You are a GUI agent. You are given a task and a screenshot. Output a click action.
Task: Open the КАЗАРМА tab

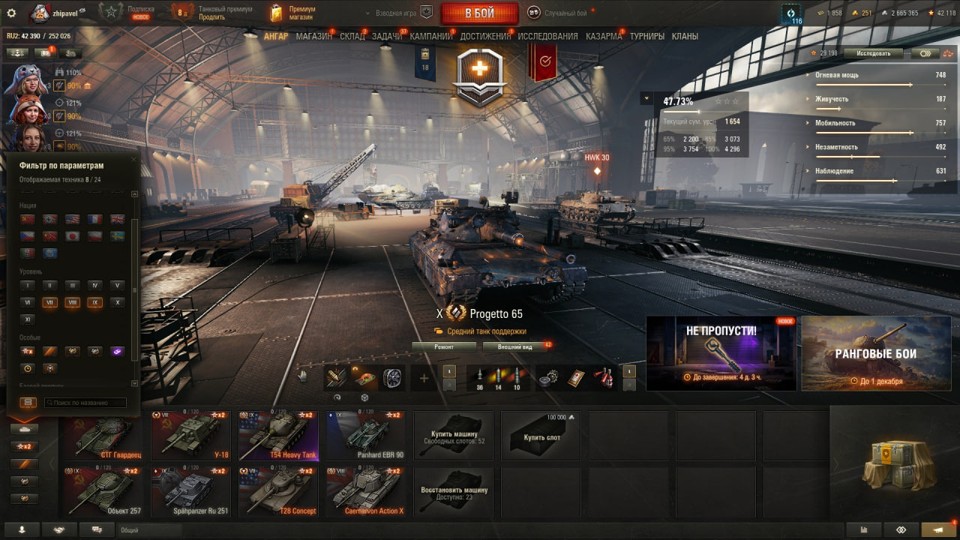[604, 36]
